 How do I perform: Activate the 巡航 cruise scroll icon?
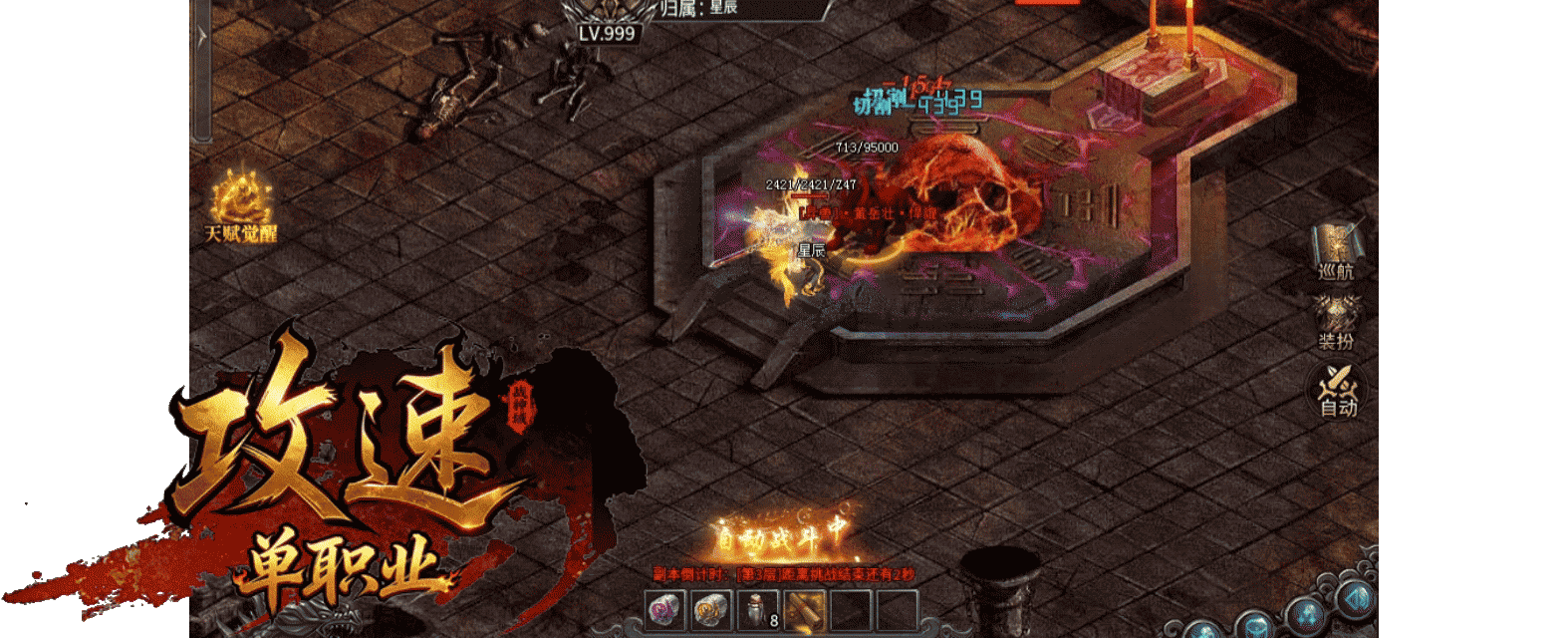click(1336, 250)
